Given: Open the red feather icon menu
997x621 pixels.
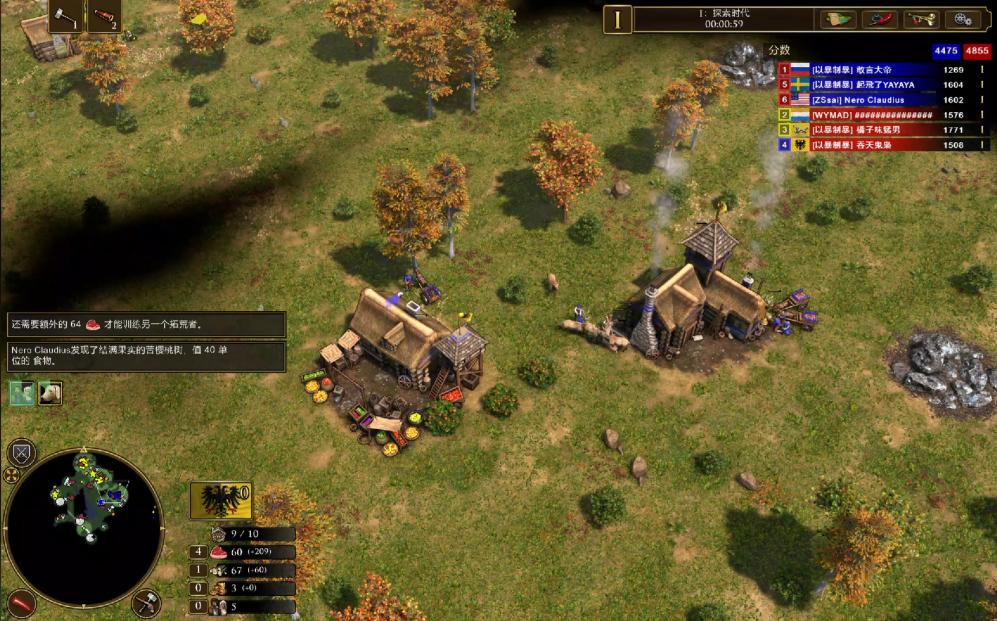Looking at the screenshot, I should tap(879, 19).
